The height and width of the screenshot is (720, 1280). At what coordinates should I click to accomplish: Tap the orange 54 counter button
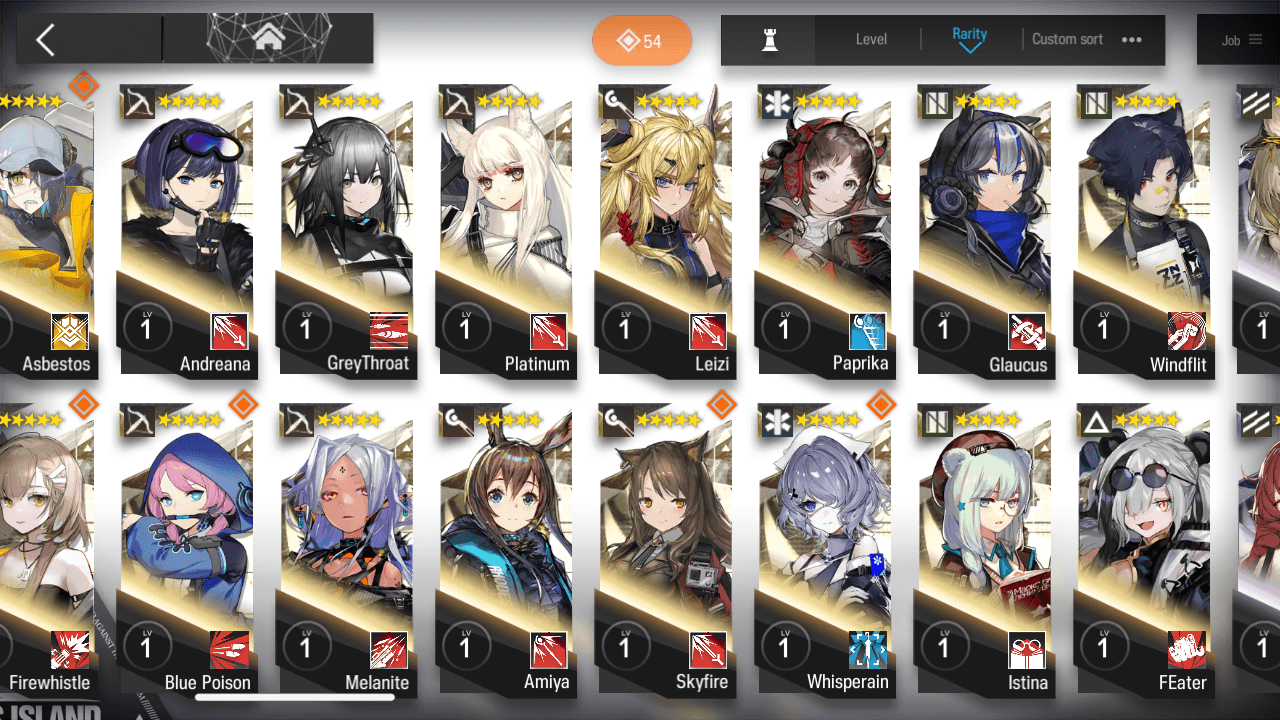click(x=642, y=41)
